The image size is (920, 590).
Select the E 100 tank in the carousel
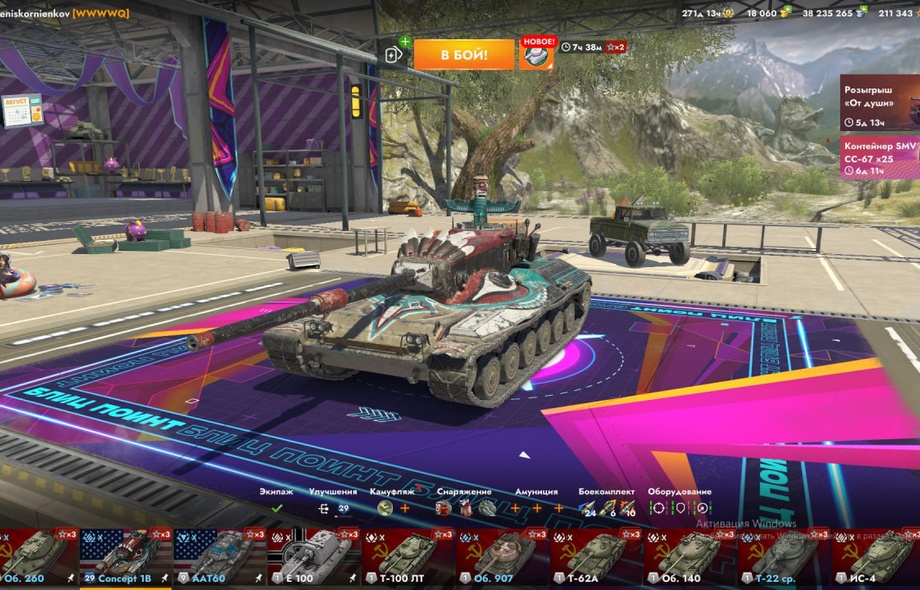[313, 556]
